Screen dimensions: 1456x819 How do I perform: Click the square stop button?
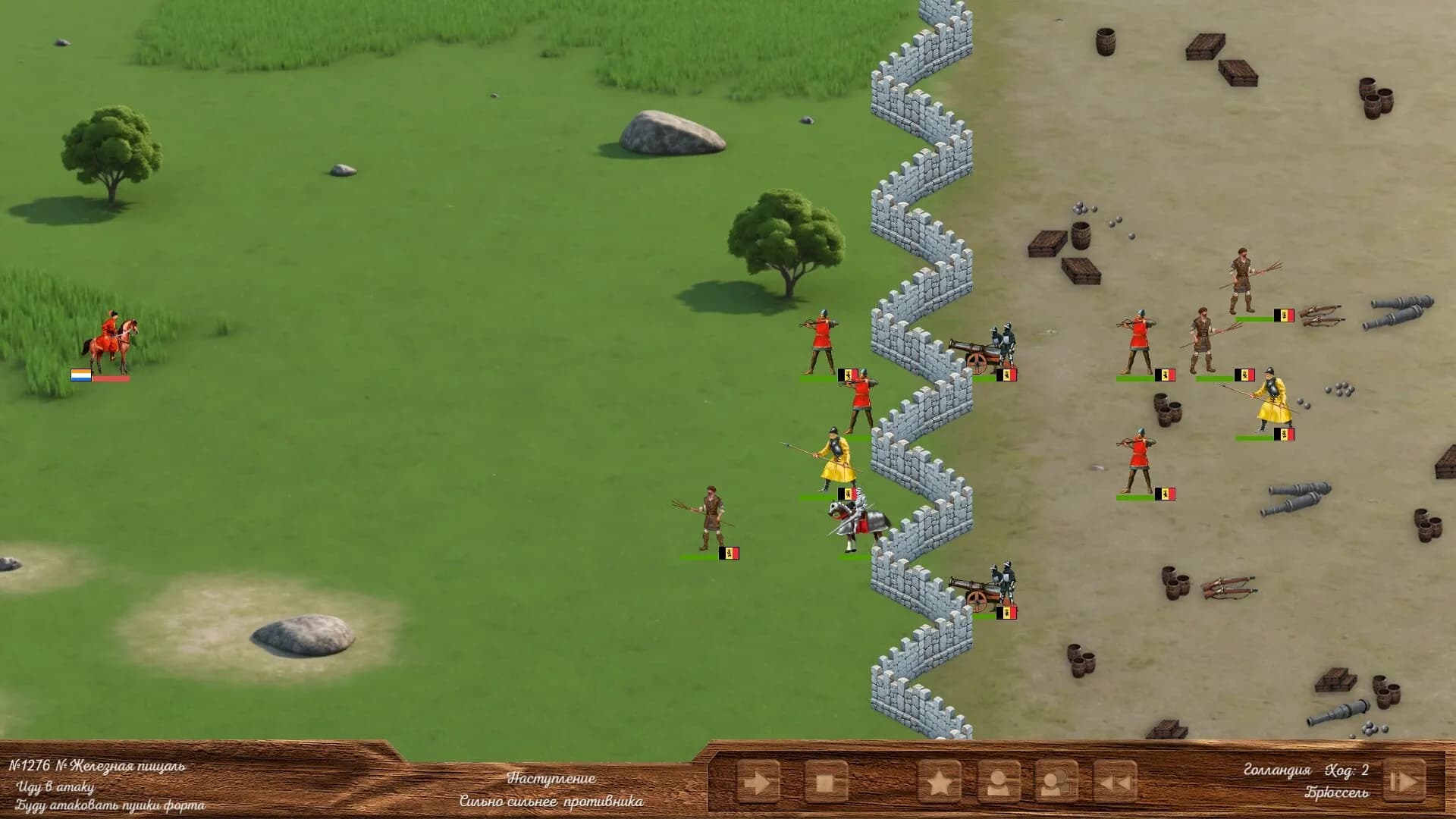[825, 782]
